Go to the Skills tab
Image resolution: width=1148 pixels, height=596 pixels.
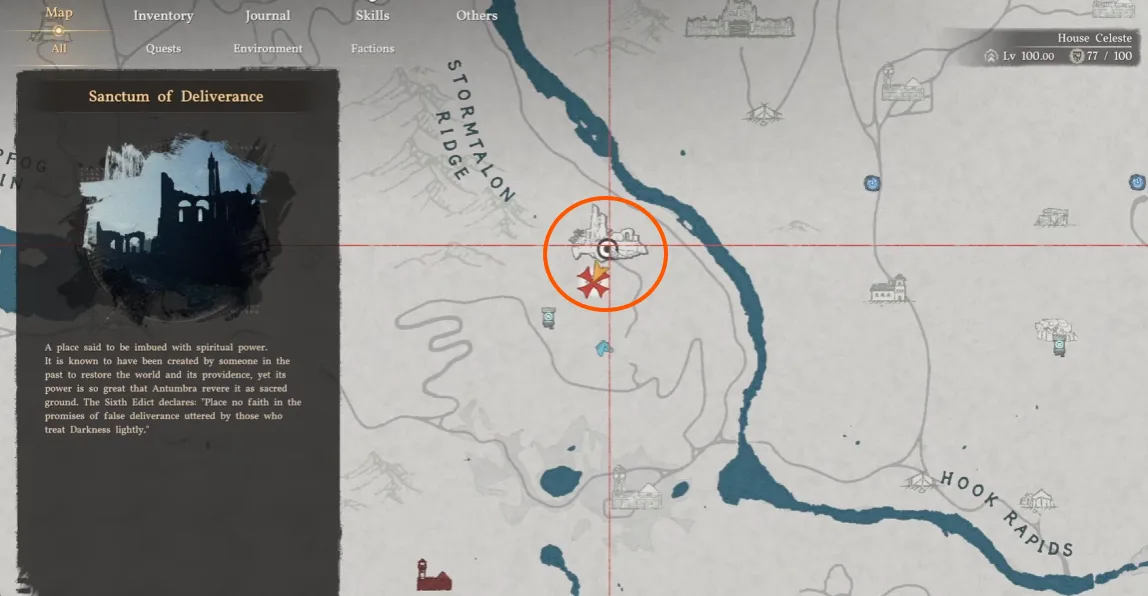pyautogui.click(x=372, y=16)
